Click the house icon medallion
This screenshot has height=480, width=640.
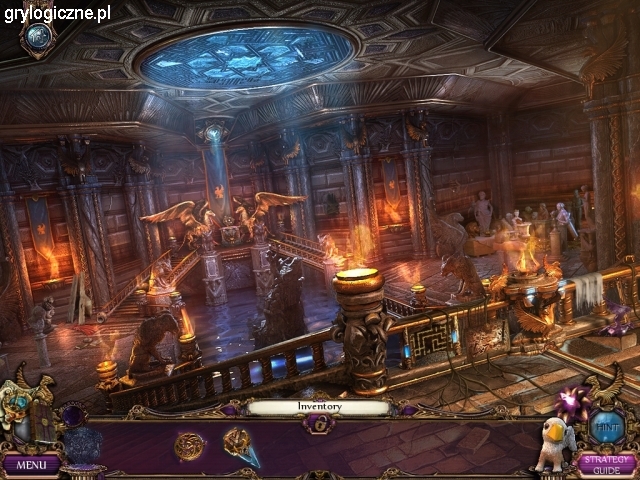(x=40, y=37)
